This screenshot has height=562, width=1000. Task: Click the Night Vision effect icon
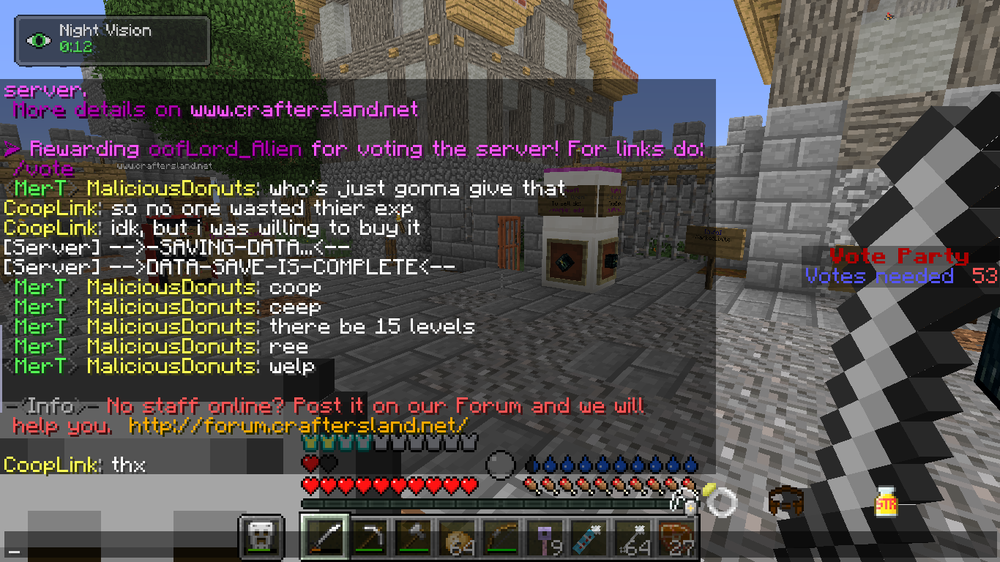coord(39,40)
